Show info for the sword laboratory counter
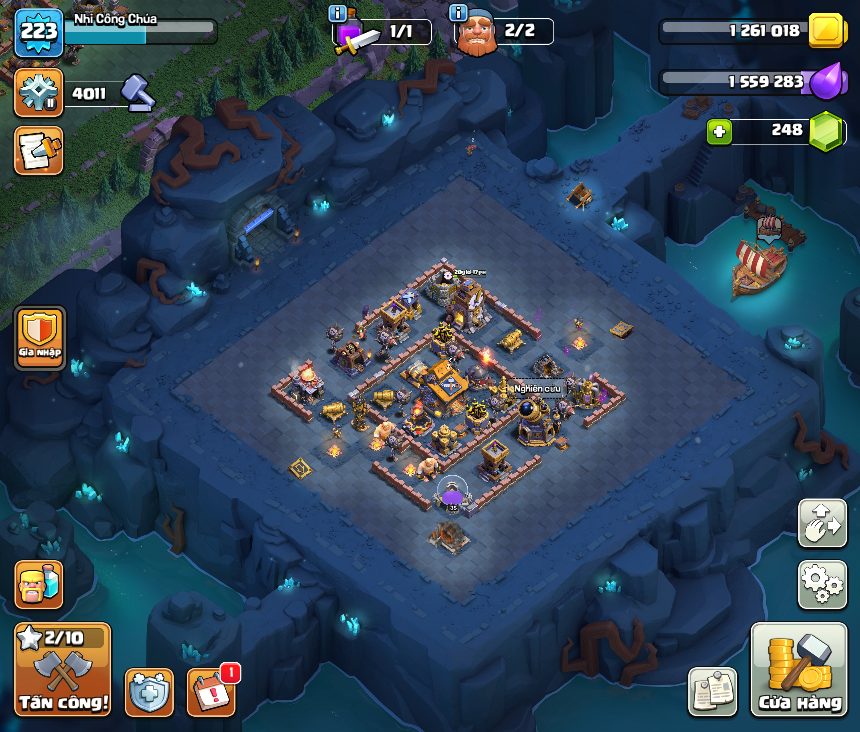Screen dimensions: 860x732 coord(338,13)
